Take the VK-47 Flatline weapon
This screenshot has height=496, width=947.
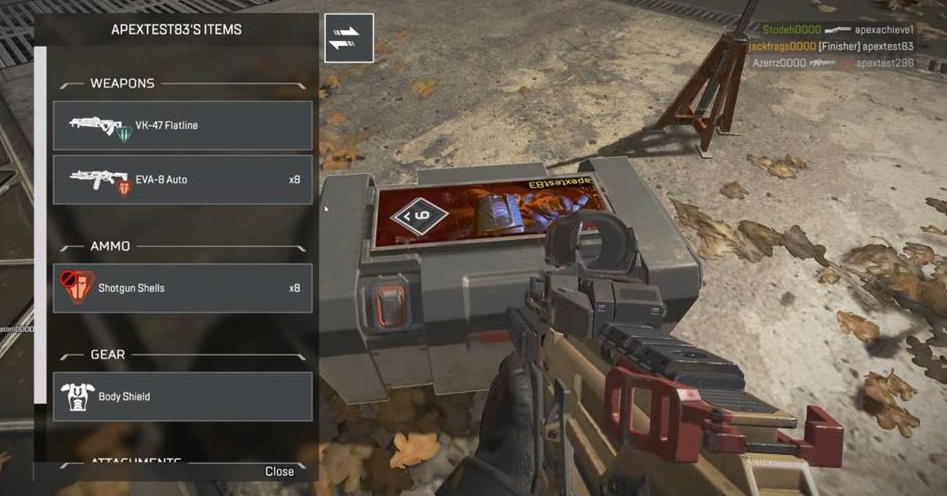(183, 126)
